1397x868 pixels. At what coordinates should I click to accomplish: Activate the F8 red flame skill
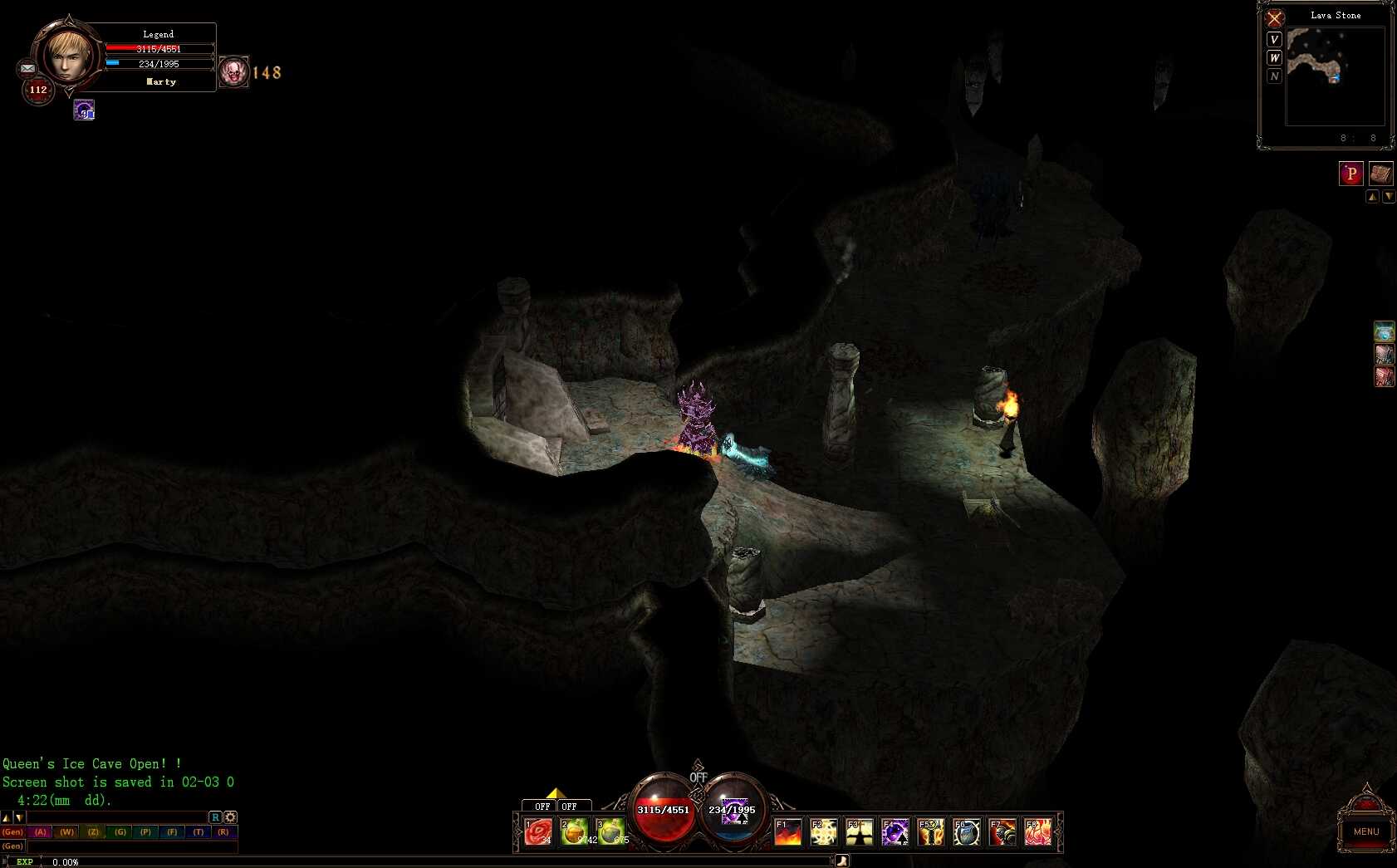[1037, 831]
